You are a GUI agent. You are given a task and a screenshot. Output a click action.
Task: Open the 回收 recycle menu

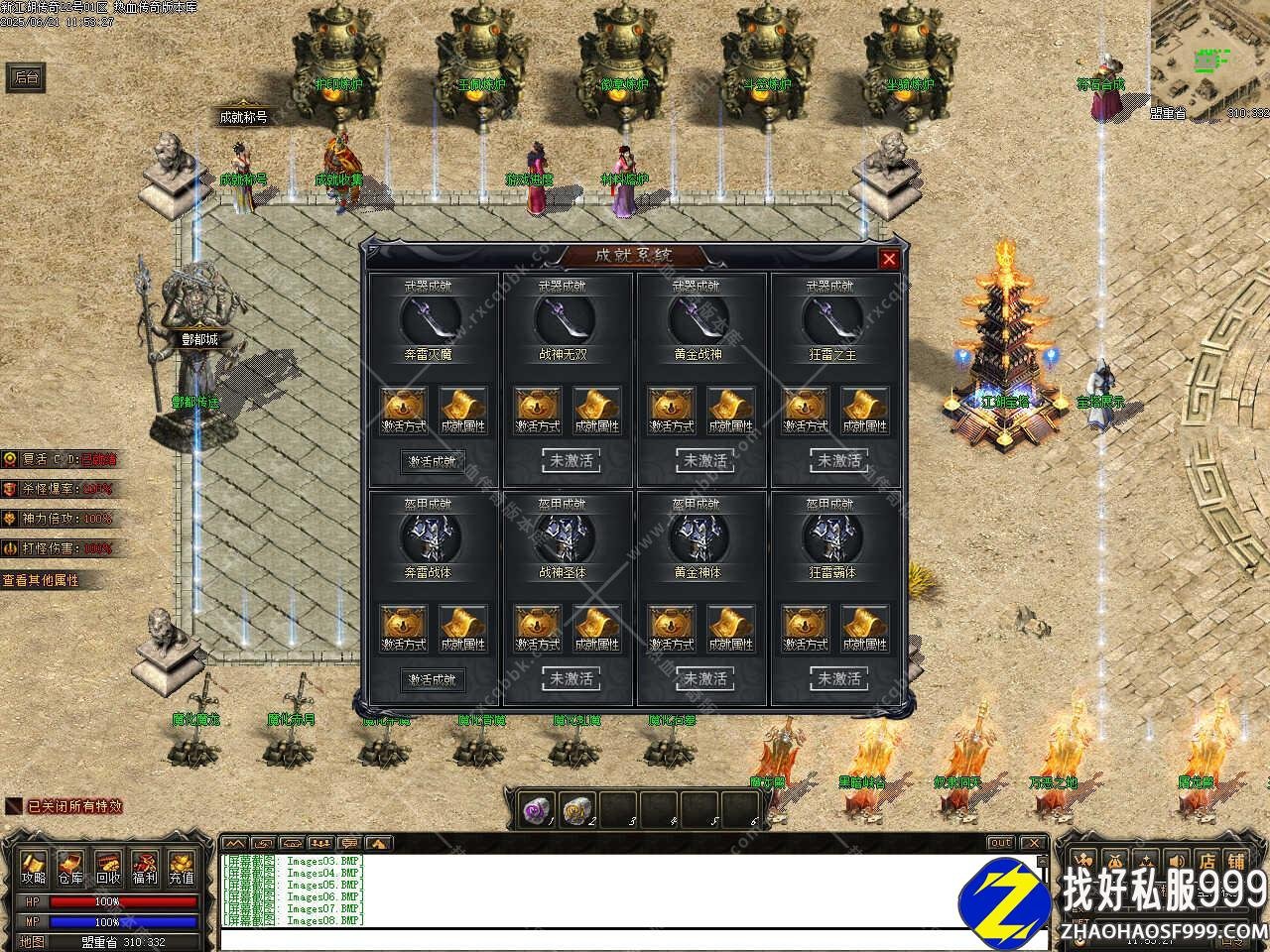107,868
